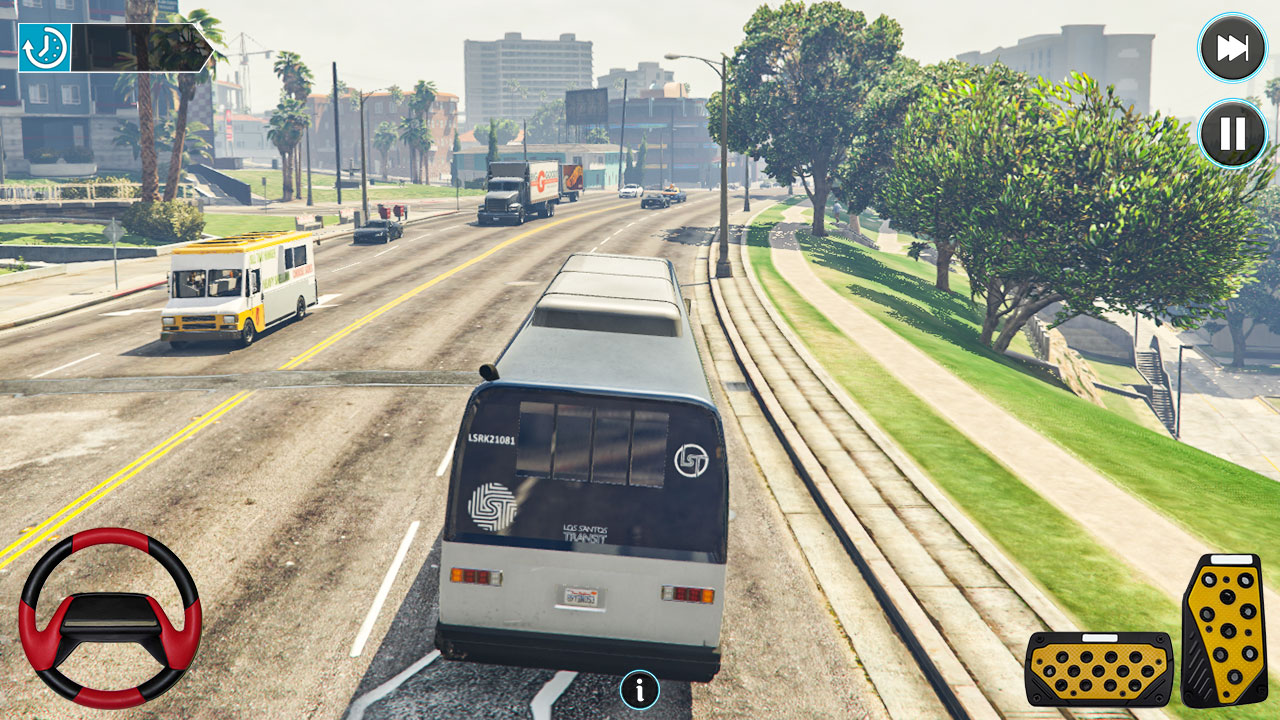
Task: Click the timer clock icon top-left
Action: (x=45, y=45)
